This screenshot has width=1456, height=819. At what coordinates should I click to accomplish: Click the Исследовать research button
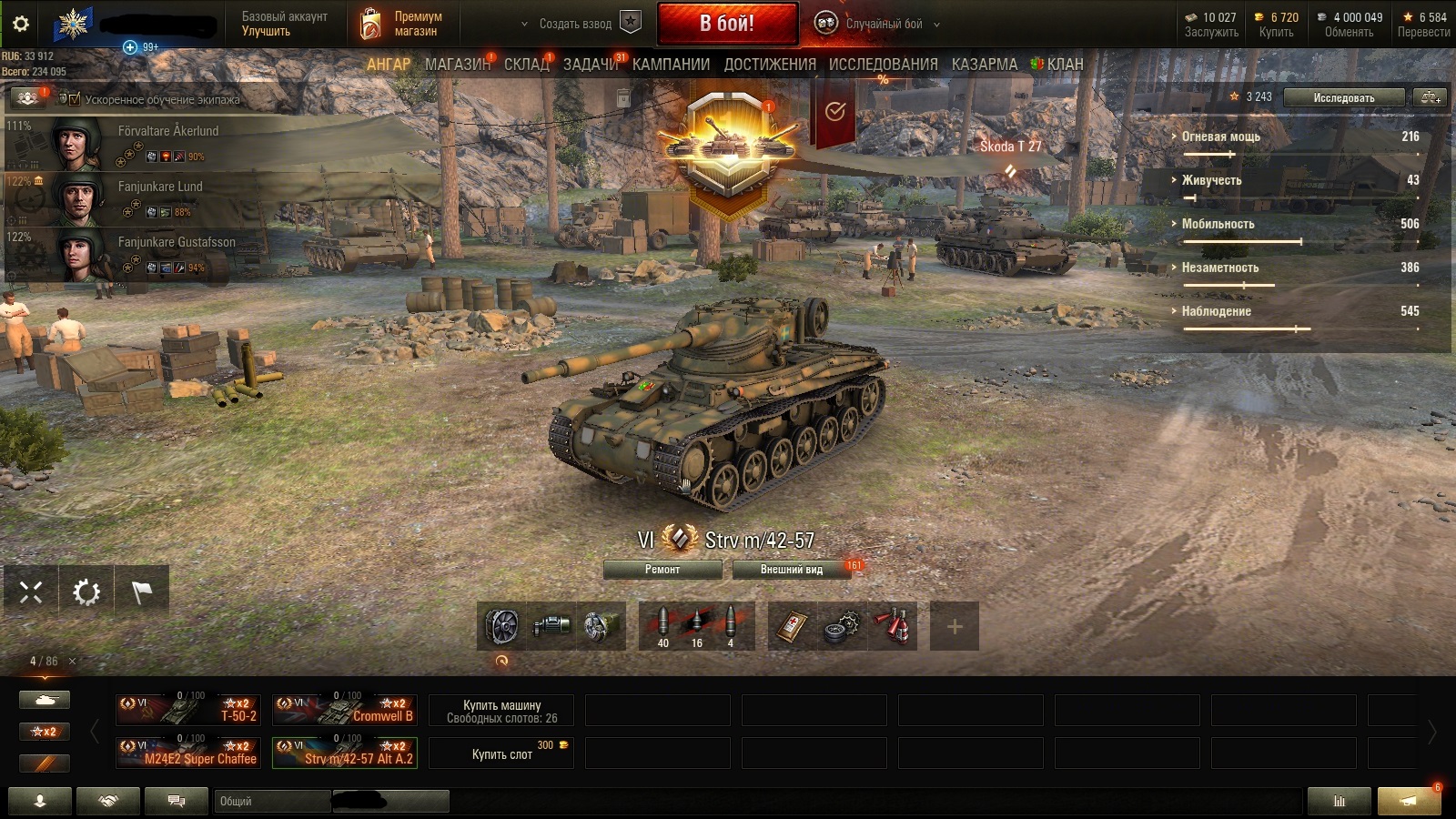click(1343, 97)
